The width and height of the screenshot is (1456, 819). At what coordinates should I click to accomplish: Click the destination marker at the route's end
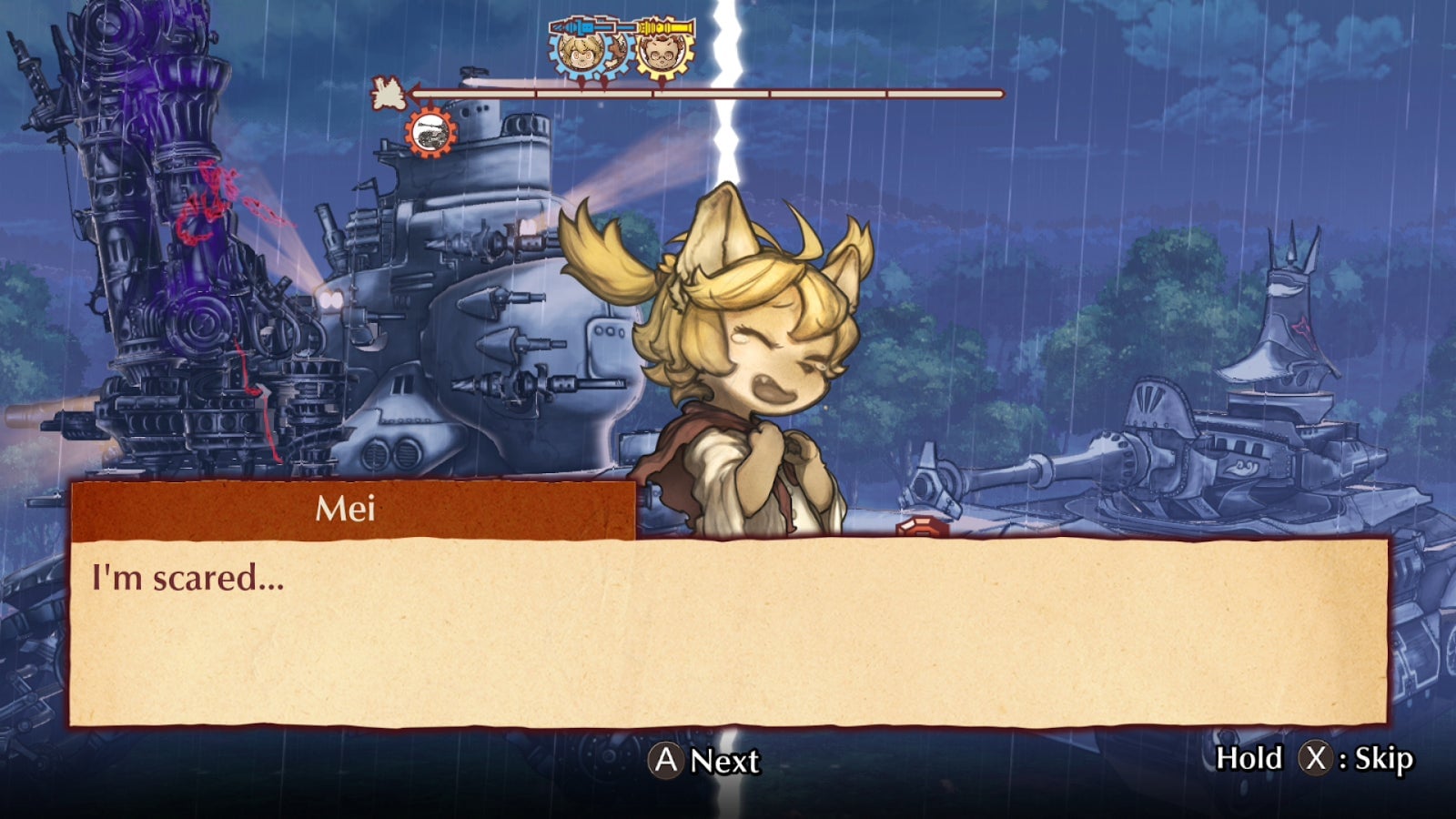(387, 93)
